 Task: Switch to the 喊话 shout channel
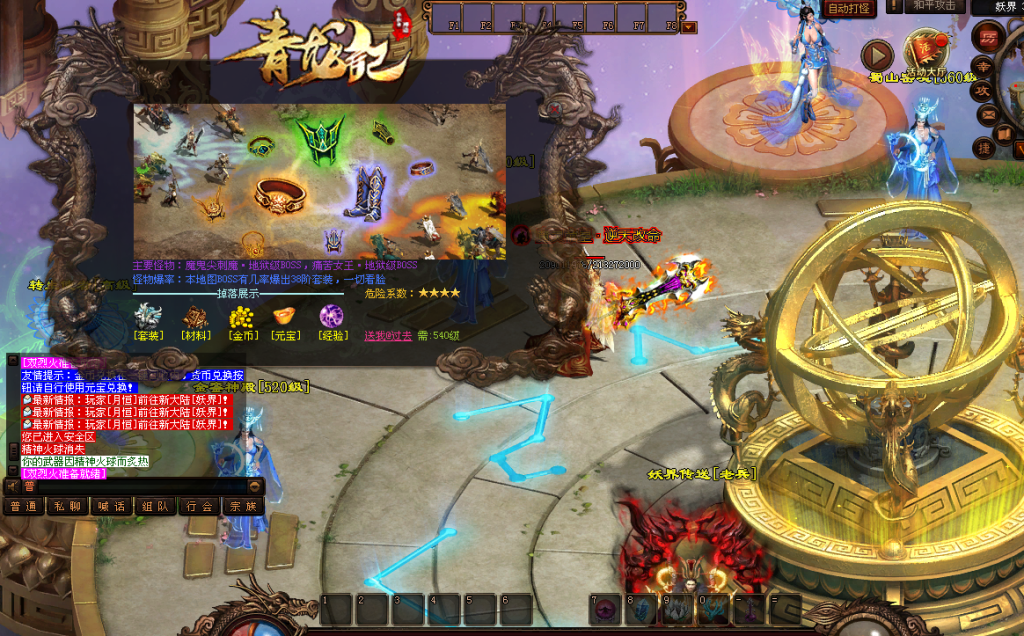pos(111,507)
